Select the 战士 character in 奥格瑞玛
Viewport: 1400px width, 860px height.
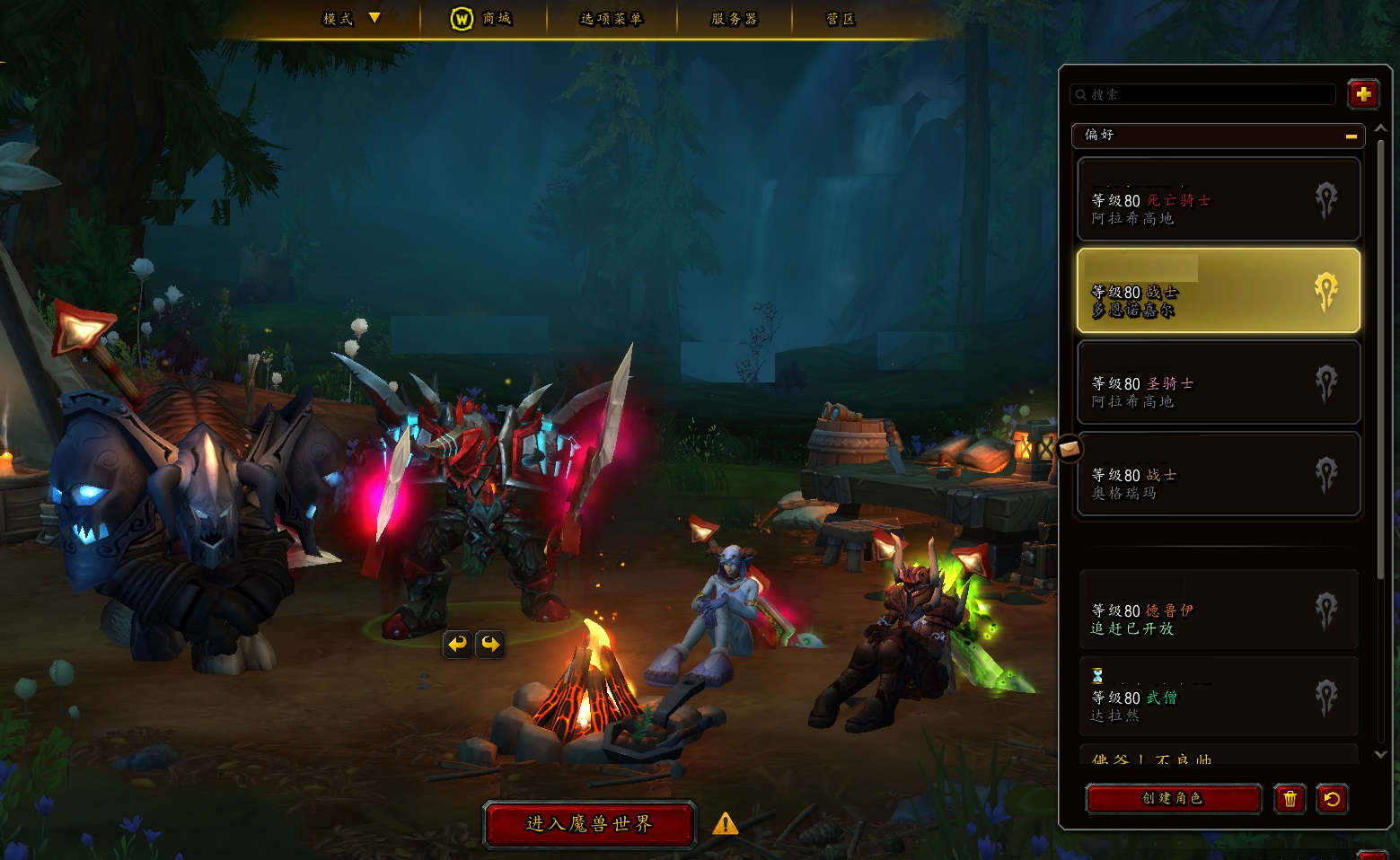pos(1218,475)
